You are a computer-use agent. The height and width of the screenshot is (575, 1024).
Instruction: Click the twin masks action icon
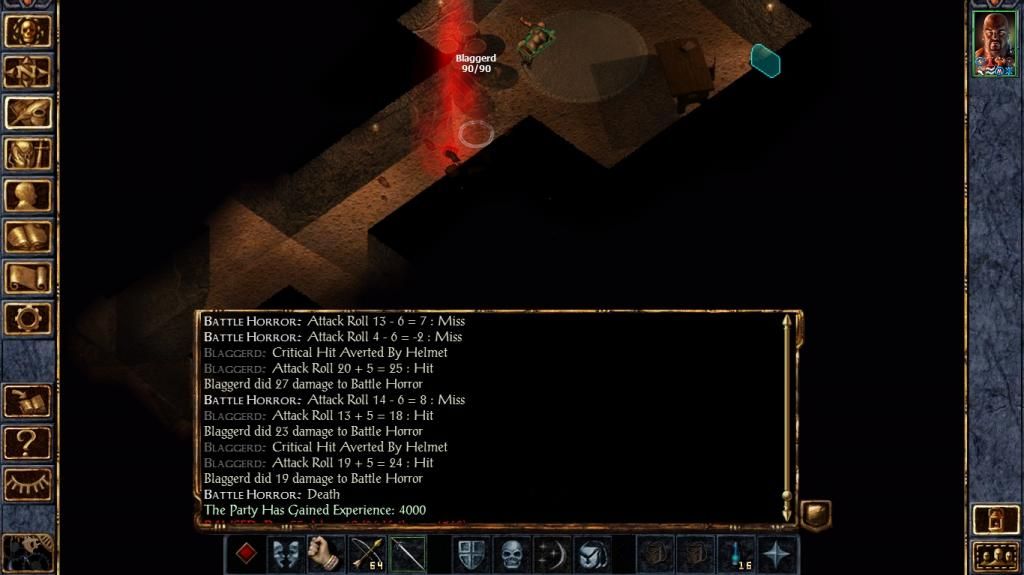[x=286, y=554]
